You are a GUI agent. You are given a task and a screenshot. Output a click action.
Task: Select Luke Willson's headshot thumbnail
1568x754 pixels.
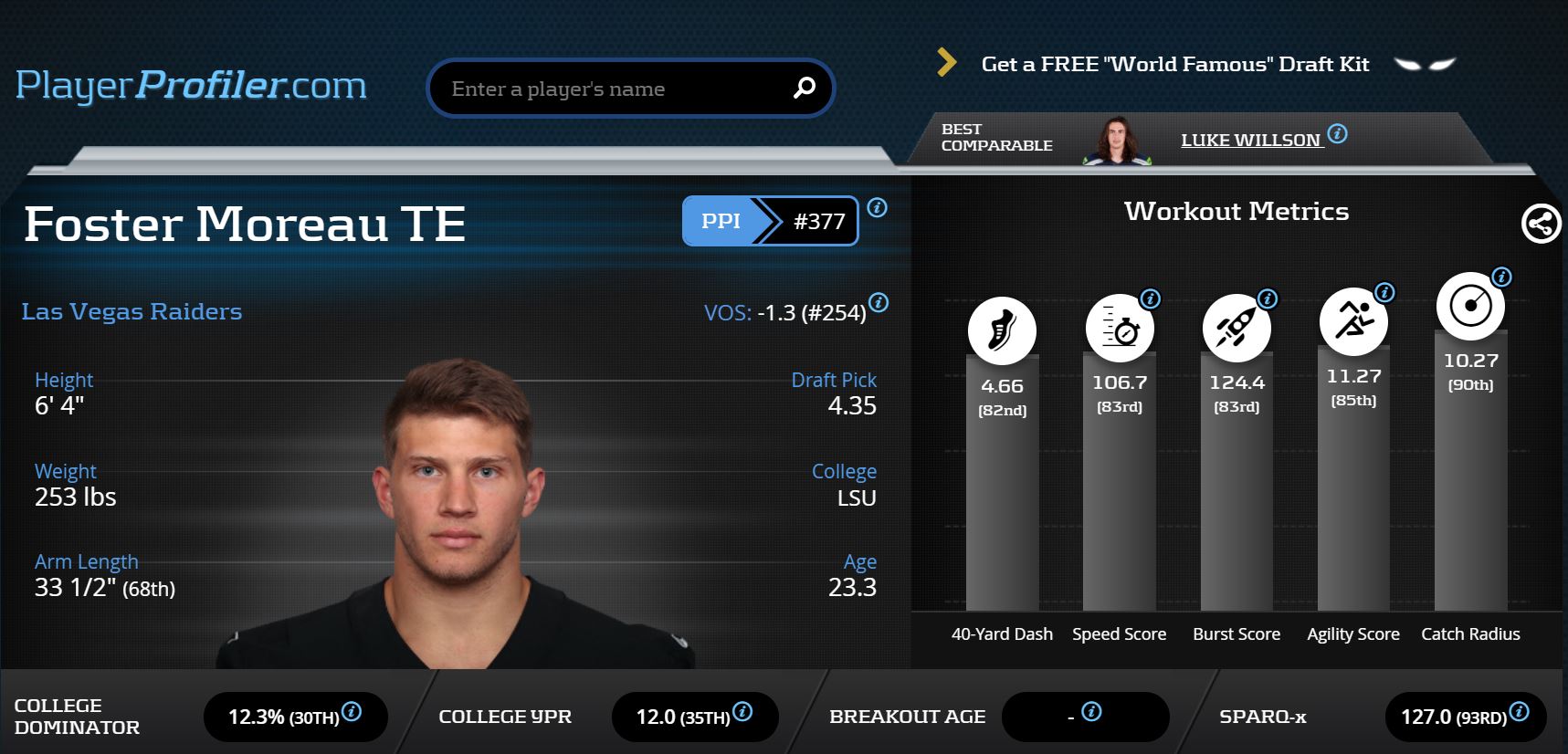[x=1116, y=140]
